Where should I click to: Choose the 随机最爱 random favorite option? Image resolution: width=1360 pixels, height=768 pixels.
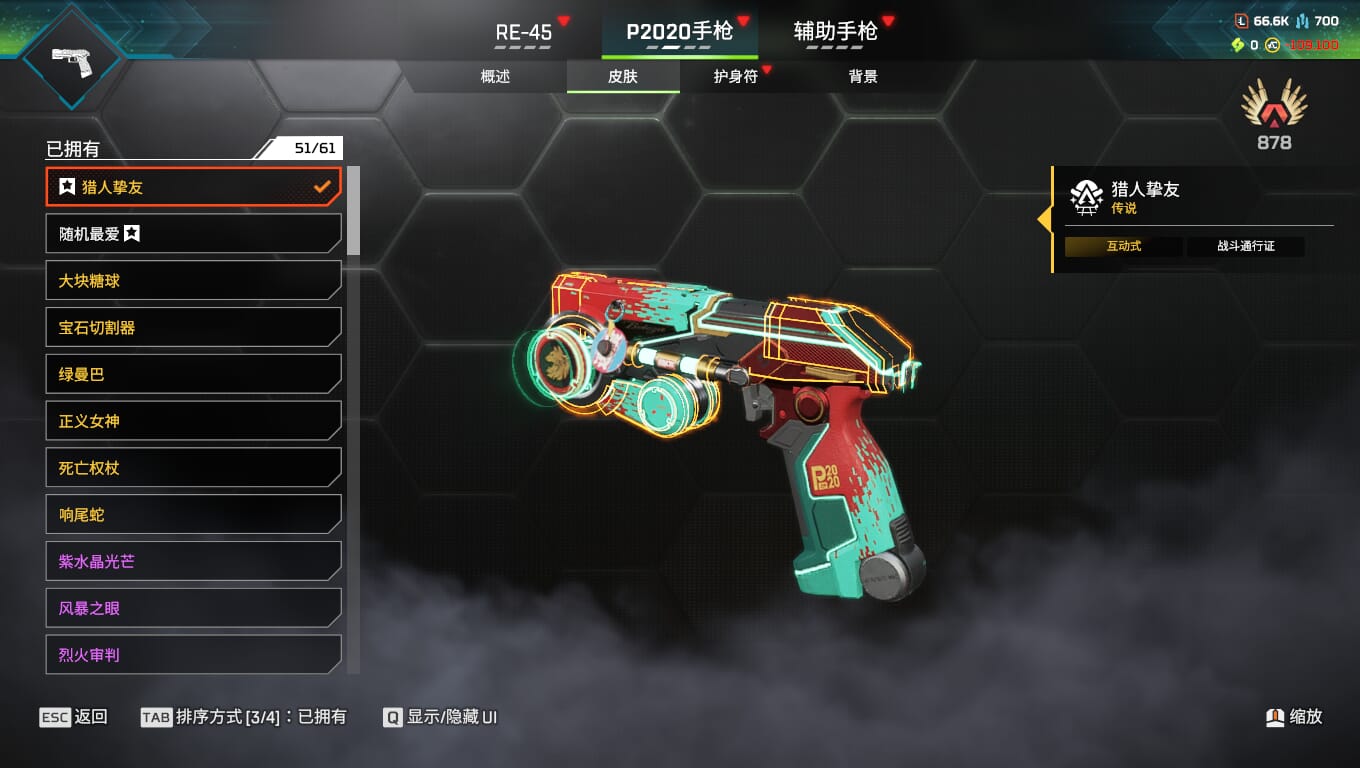[194, 234]
